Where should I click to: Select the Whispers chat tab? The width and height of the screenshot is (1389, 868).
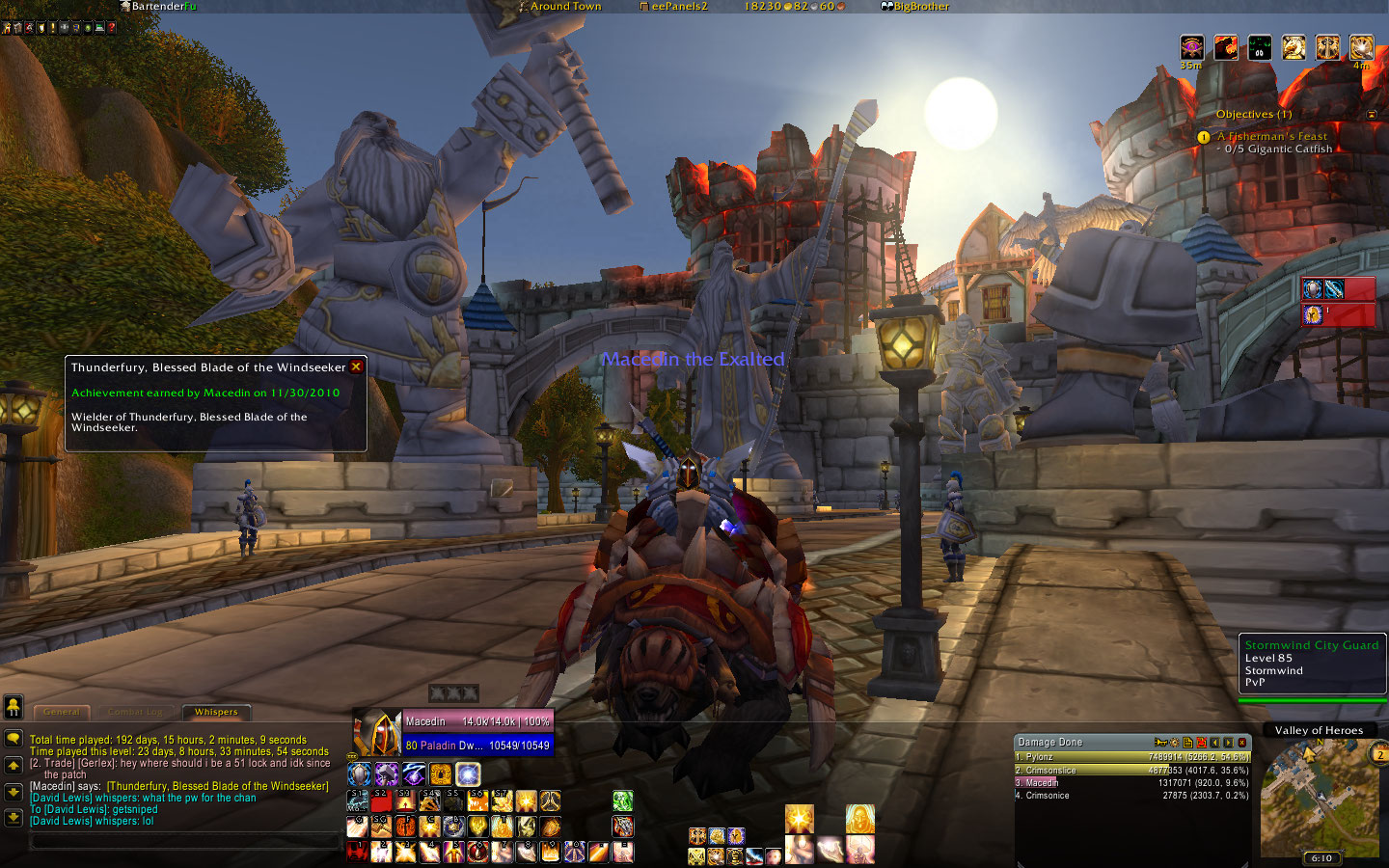coord(216,713)
